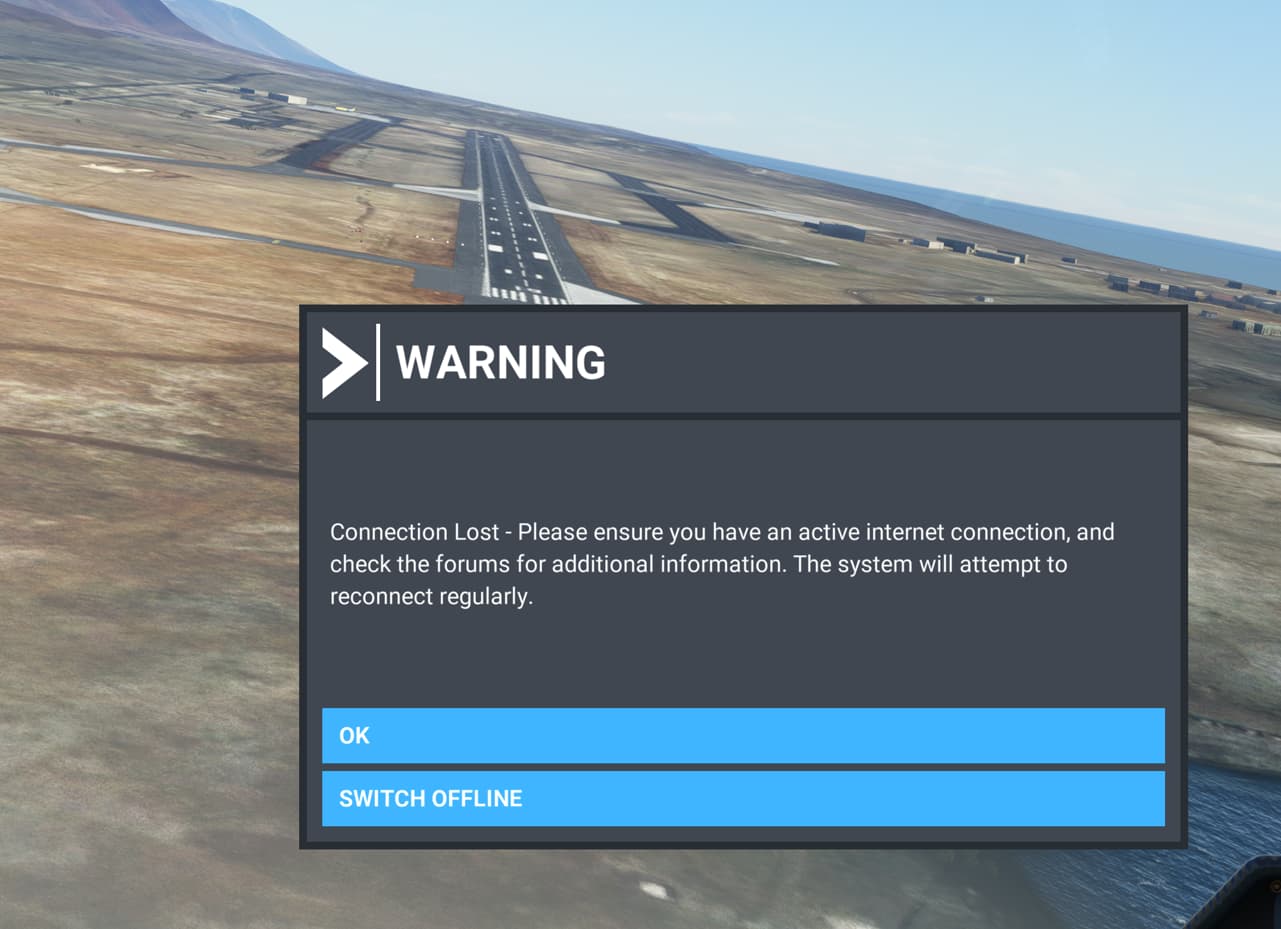This screenshot has height=929, width=1281.
Task: Click the vertical divider beside the chevron icon
Action: [378, 364]
